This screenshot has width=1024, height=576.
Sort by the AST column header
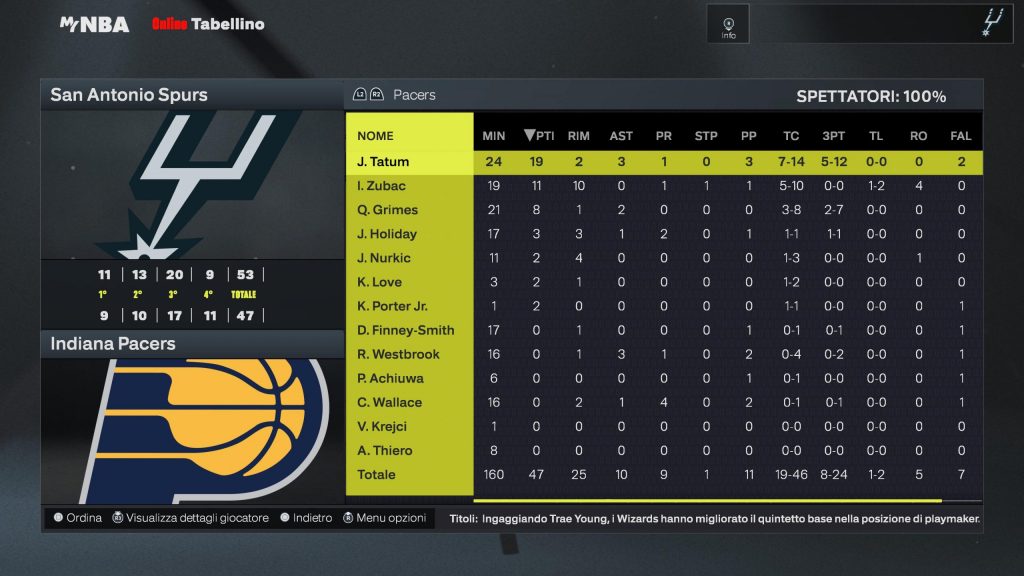click(621, 136)
